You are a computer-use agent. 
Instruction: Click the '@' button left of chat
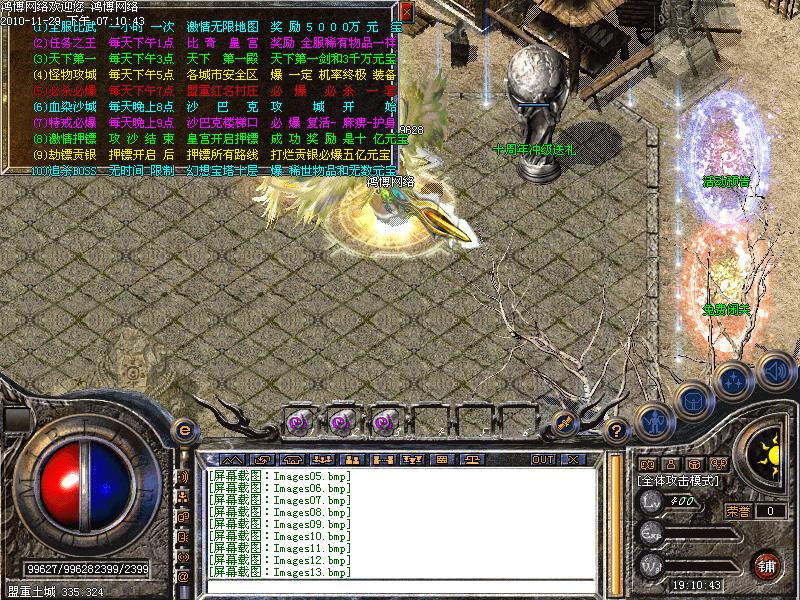coord(183,576)
